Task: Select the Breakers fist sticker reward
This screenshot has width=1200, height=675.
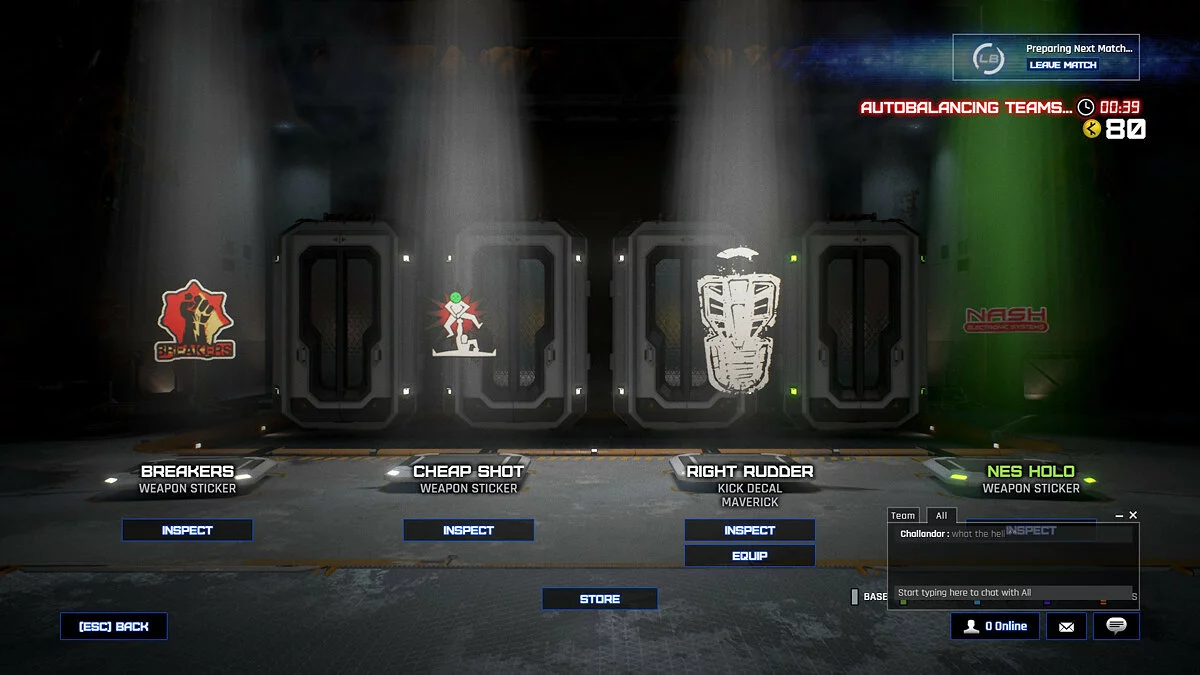Action: click(x=194, y=321)
